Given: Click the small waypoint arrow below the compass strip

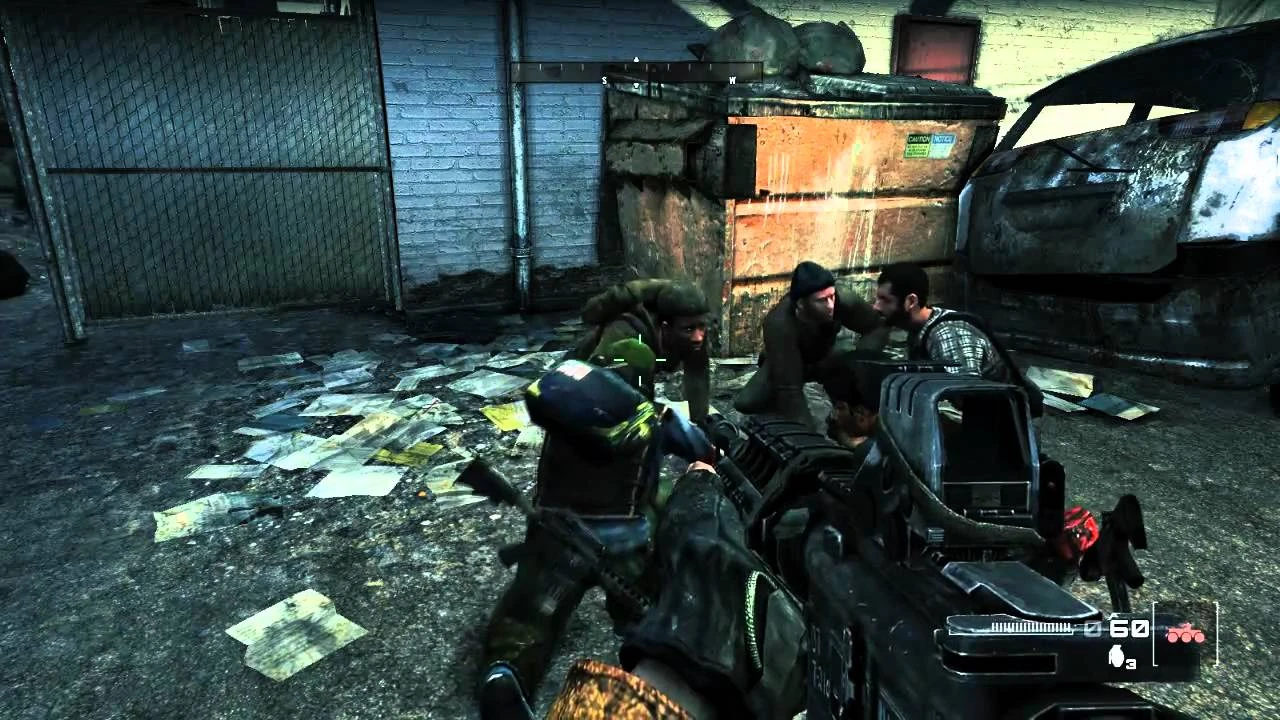Looking at the screenshot, I should [637, 86].
